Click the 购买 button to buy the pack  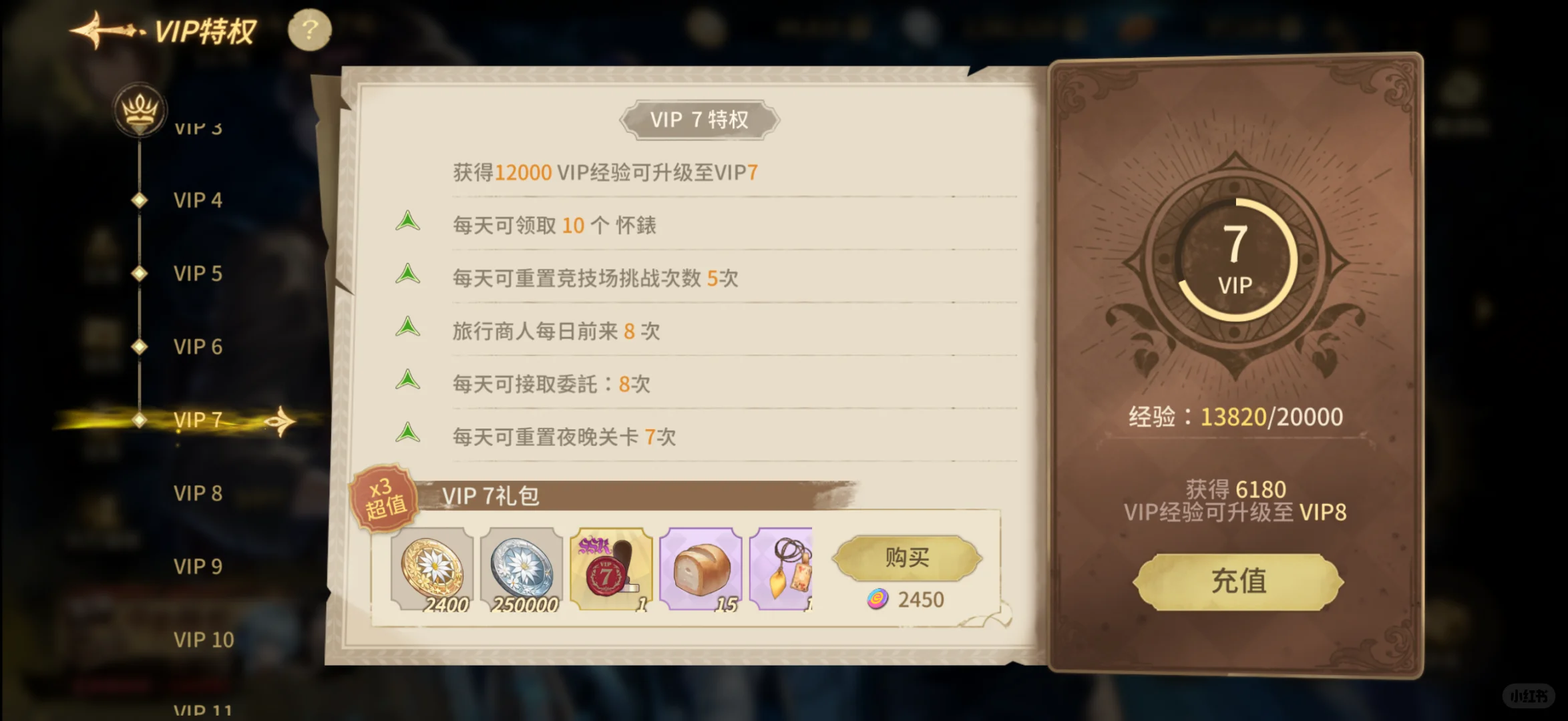coord(906,559)
